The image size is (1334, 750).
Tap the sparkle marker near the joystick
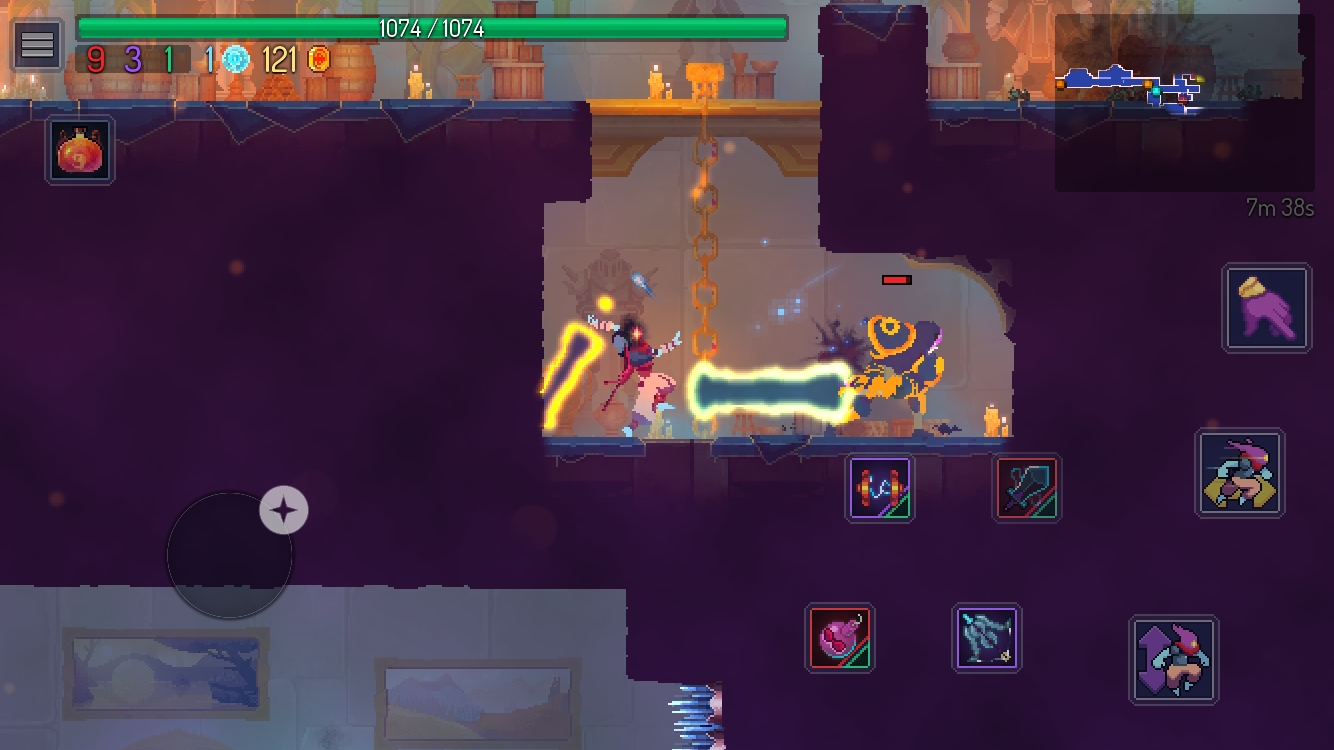click(283, 510)
